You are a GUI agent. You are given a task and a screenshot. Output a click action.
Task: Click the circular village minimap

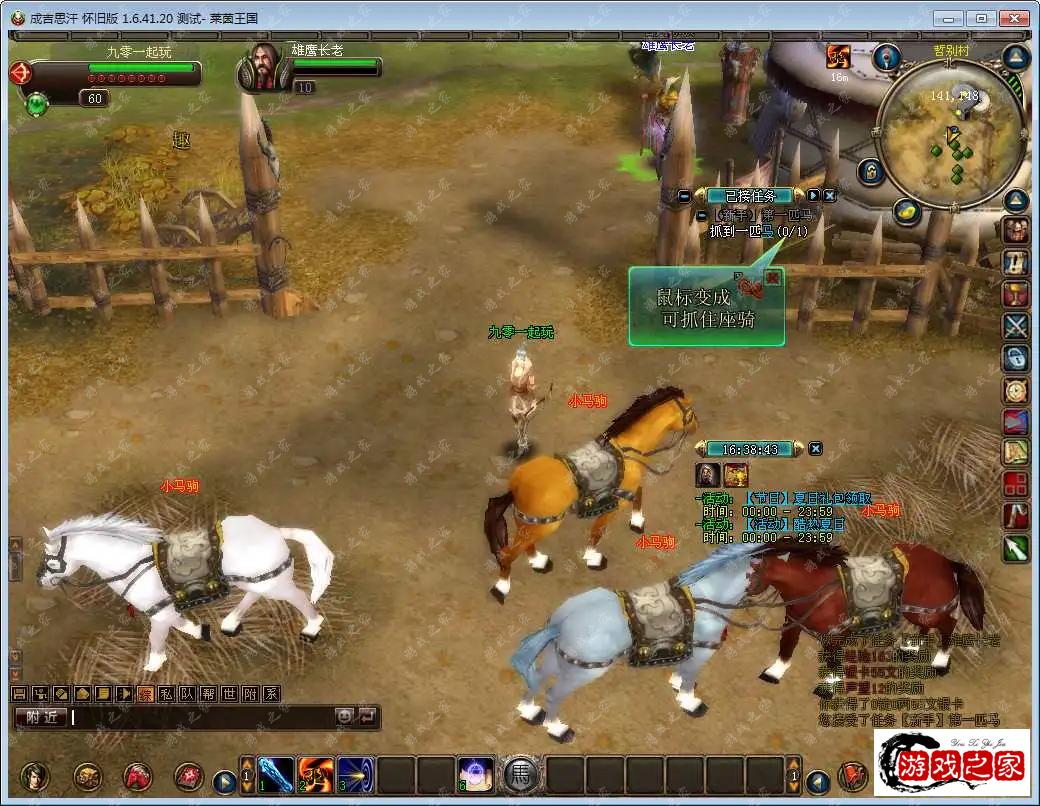coord(949,134)
